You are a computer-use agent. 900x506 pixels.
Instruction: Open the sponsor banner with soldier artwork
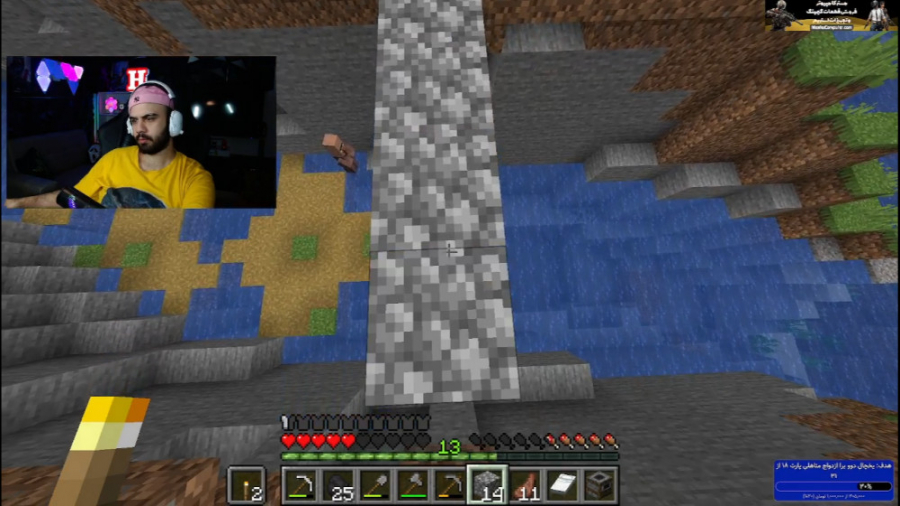tap(831, 15)
